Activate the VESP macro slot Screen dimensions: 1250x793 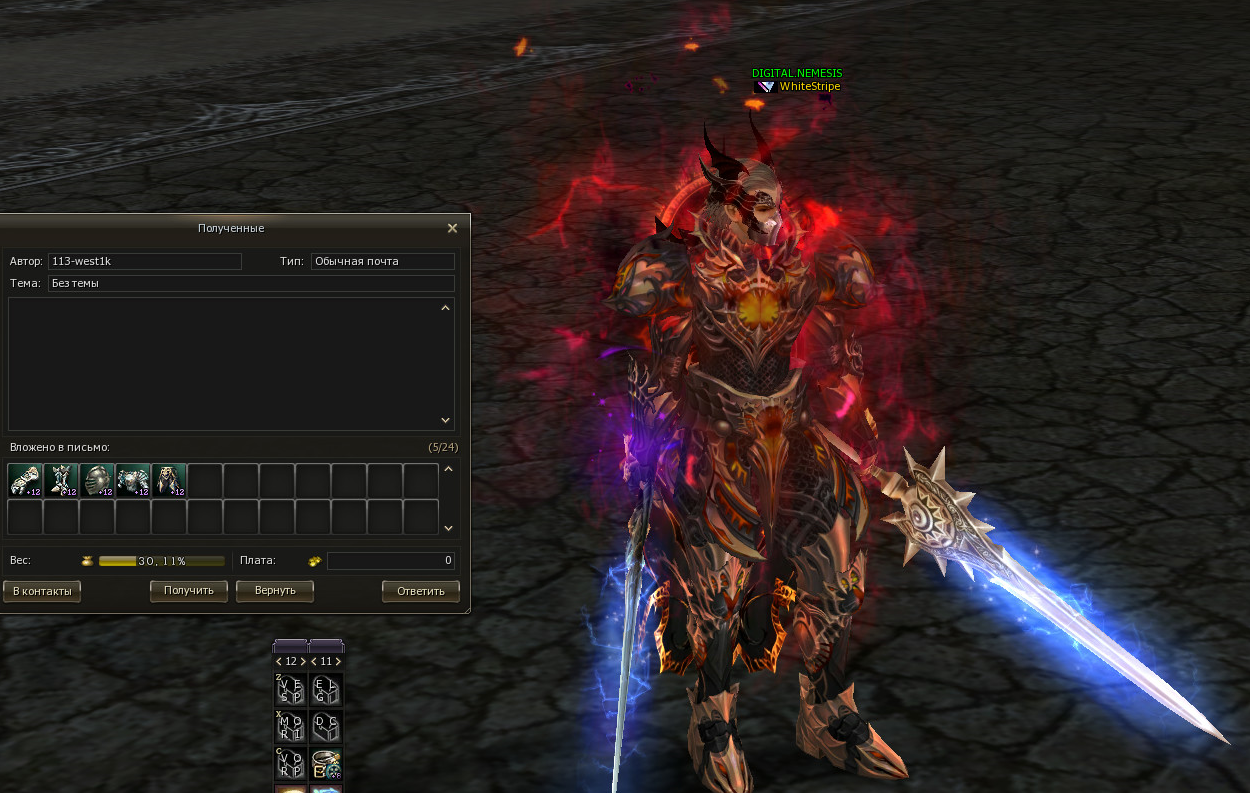pyautogui.click(x=291, y=690)
